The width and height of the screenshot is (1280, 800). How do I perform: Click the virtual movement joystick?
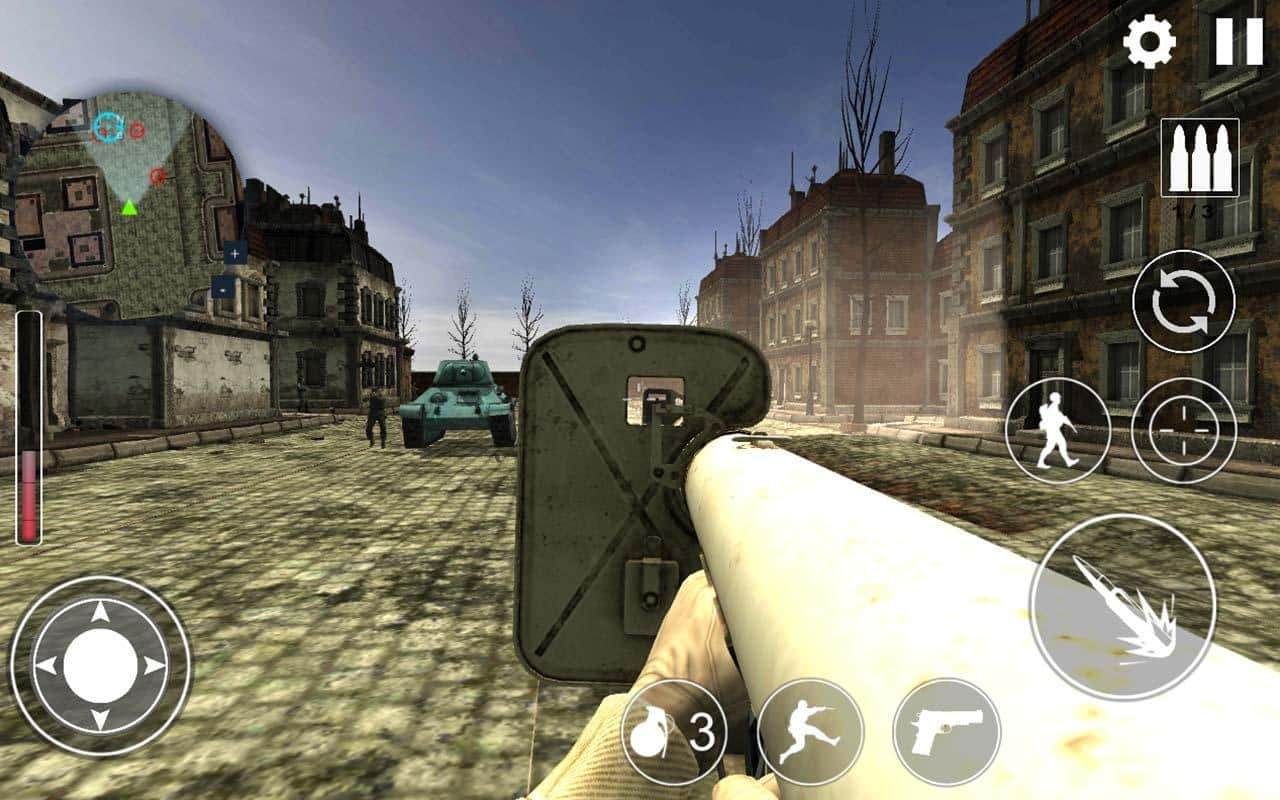[x=100, y=665]
